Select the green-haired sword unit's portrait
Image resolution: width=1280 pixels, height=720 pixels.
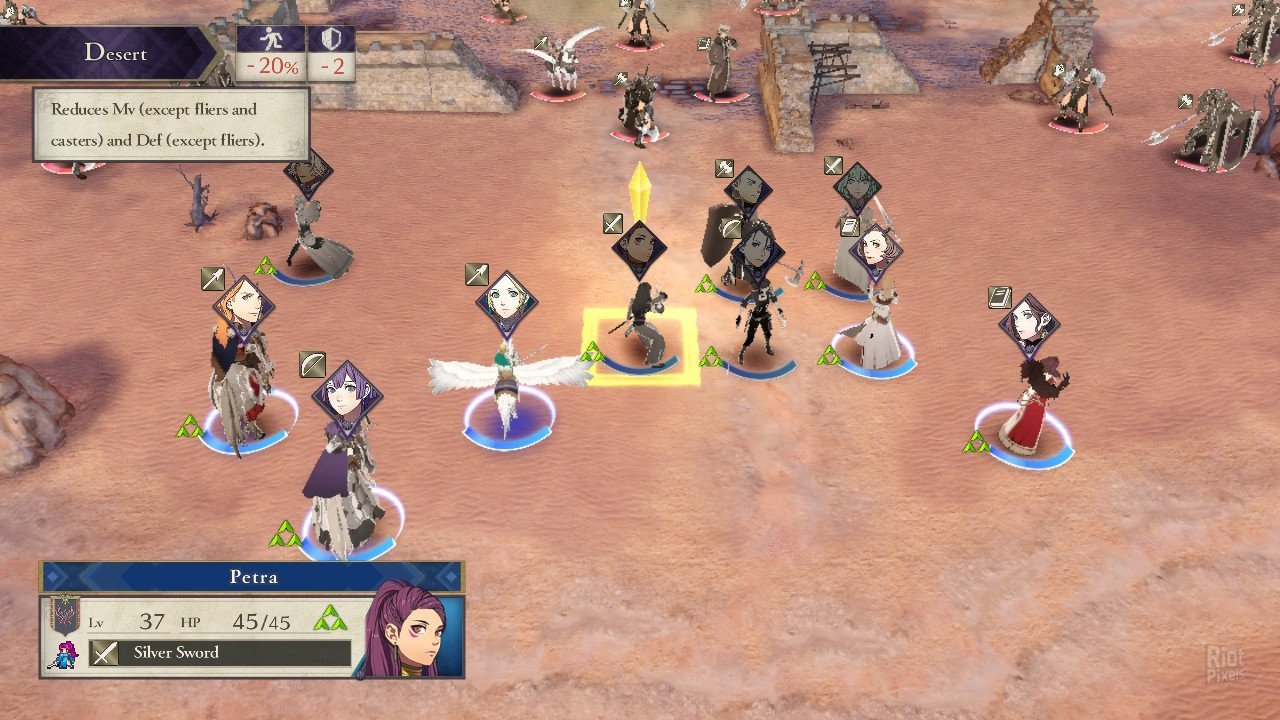coord(857,187)
